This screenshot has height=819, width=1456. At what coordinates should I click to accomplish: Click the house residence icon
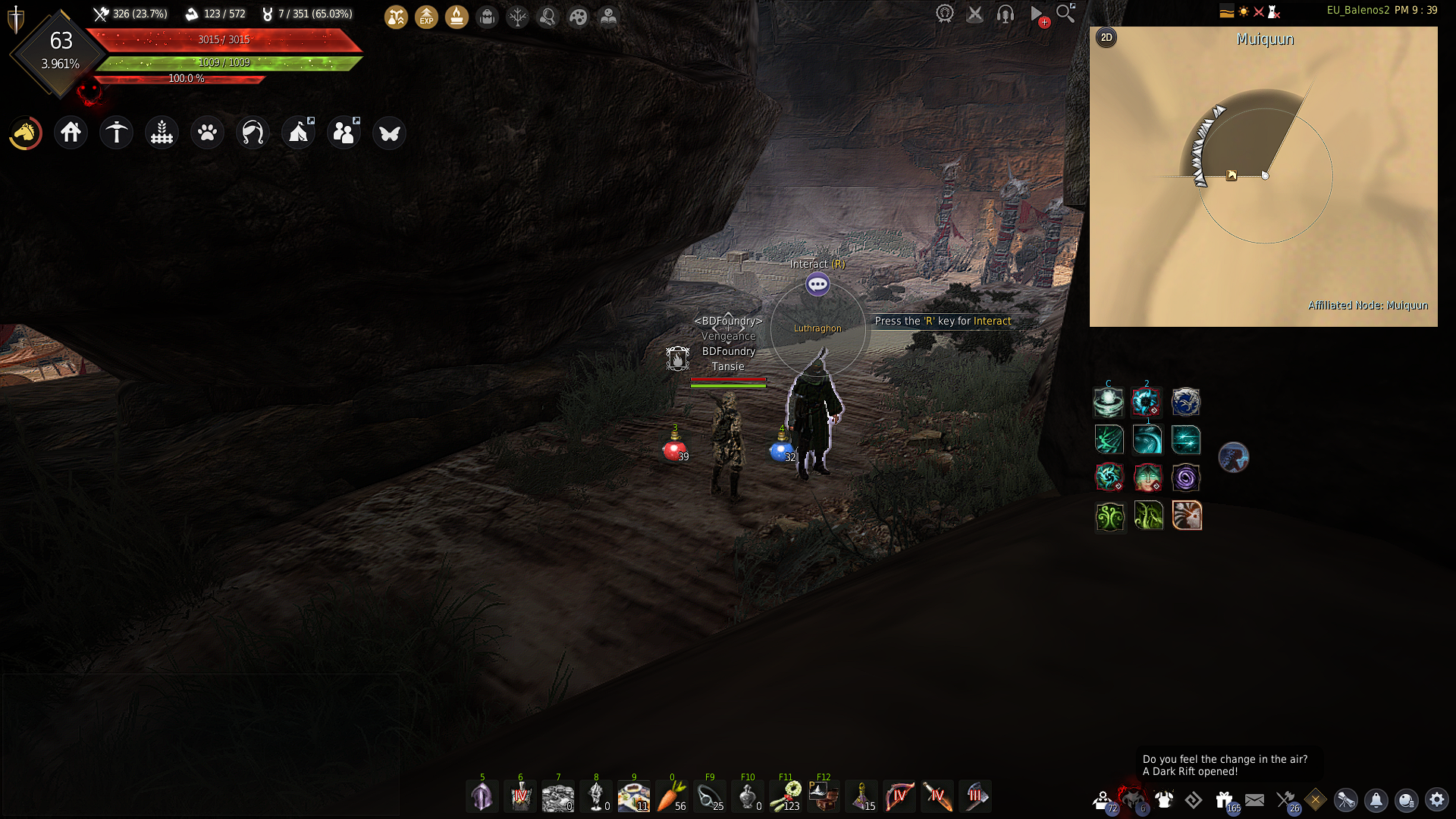click(71, 133)
